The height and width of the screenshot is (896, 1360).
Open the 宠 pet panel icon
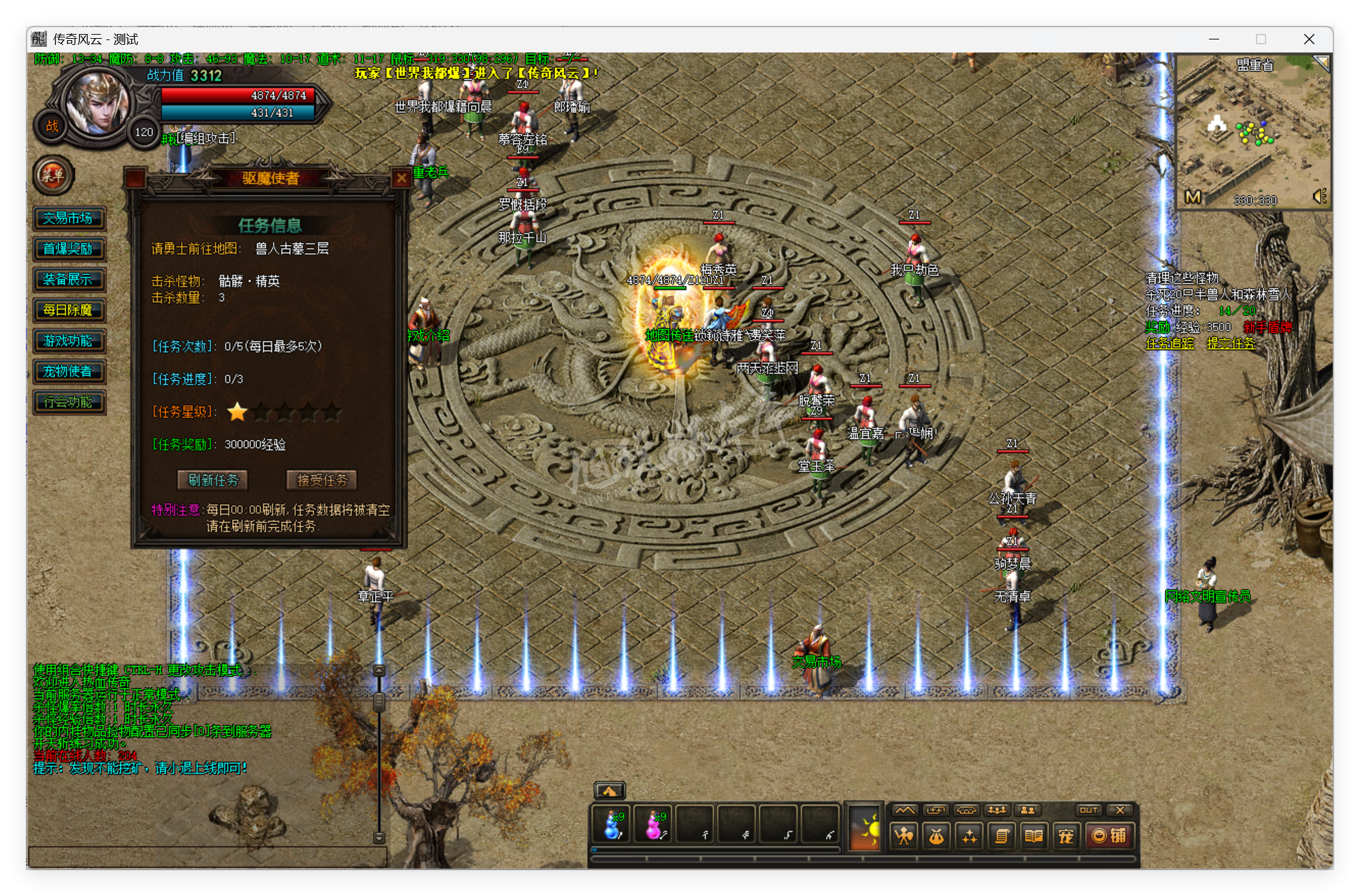pyautogui.click(x=1065, y=837)
